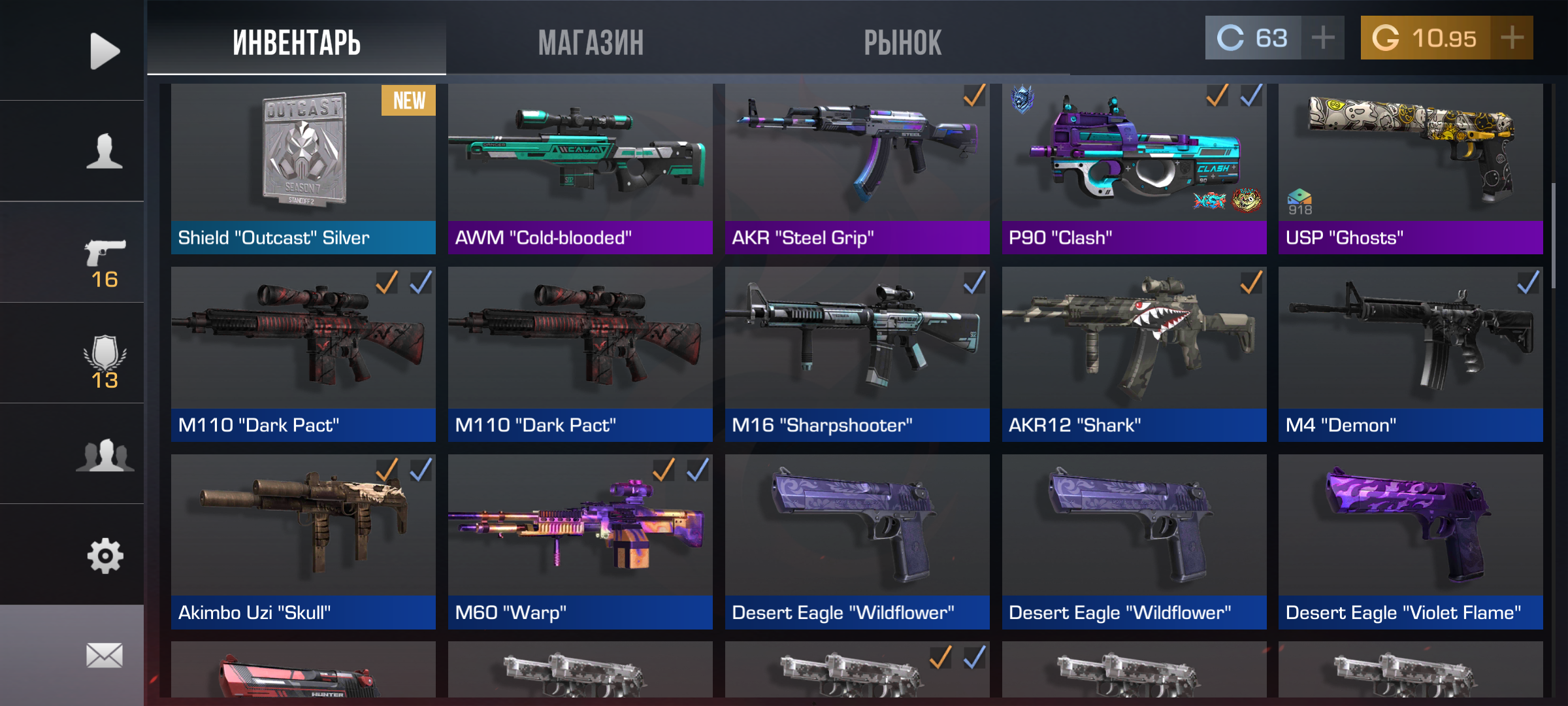
Task: Add silver coins with the plus button
Action: pos(1323,38)
